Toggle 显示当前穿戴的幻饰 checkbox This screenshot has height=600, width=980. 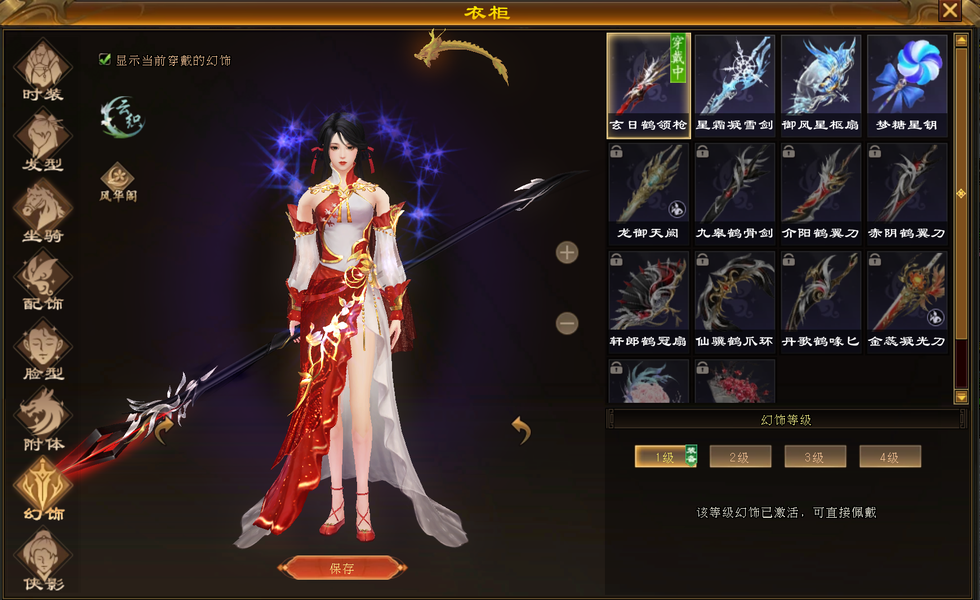click(x=105, y=60)
